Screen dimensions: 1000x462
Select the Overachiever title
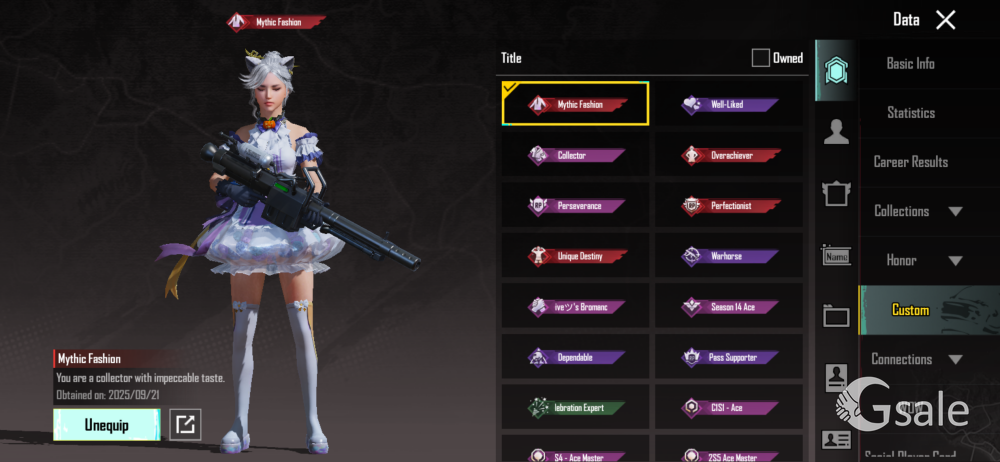point(729,155)
